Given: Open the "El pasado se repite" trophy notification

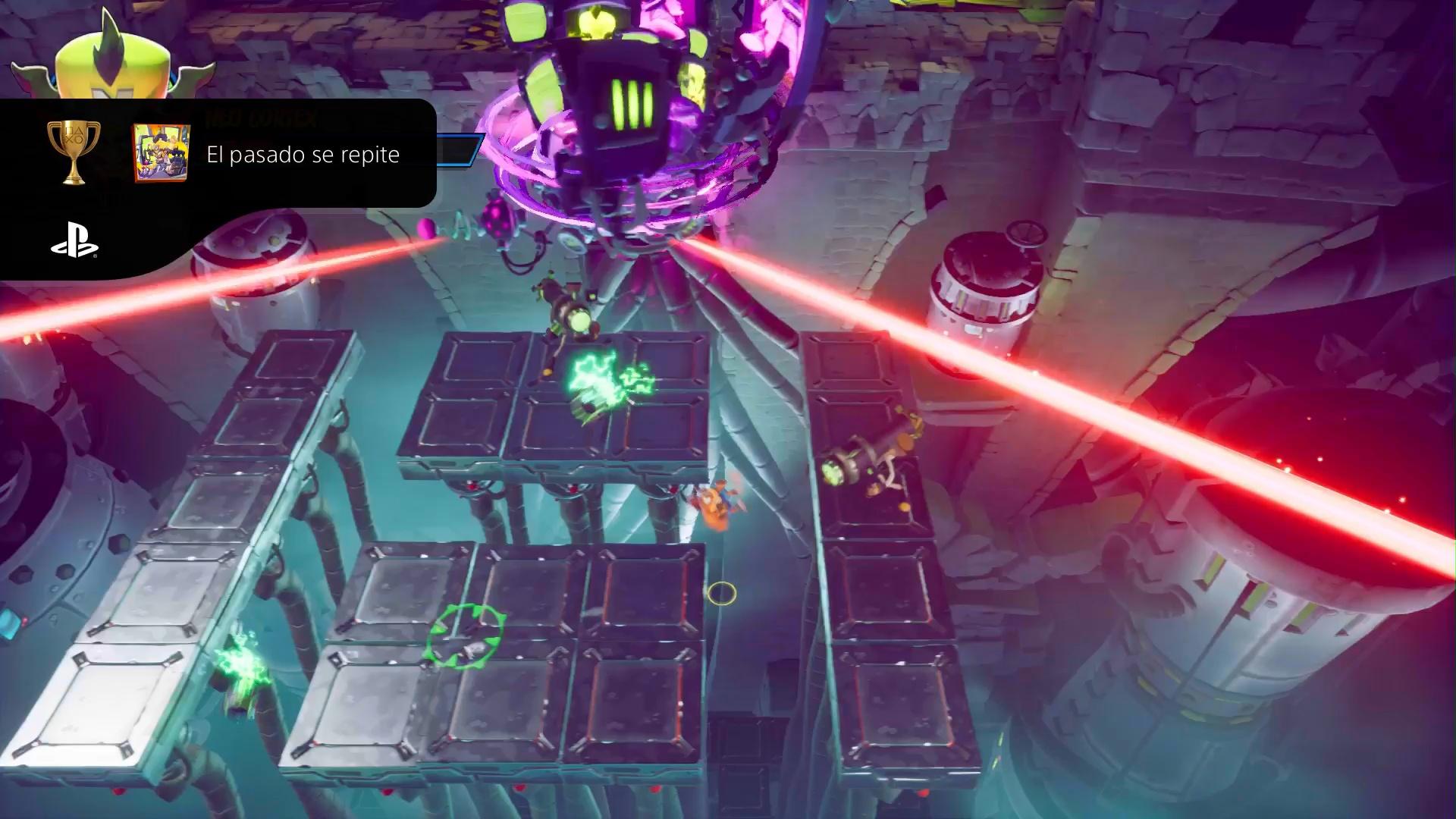Looking at the screenshot, I should coord(303,155).
